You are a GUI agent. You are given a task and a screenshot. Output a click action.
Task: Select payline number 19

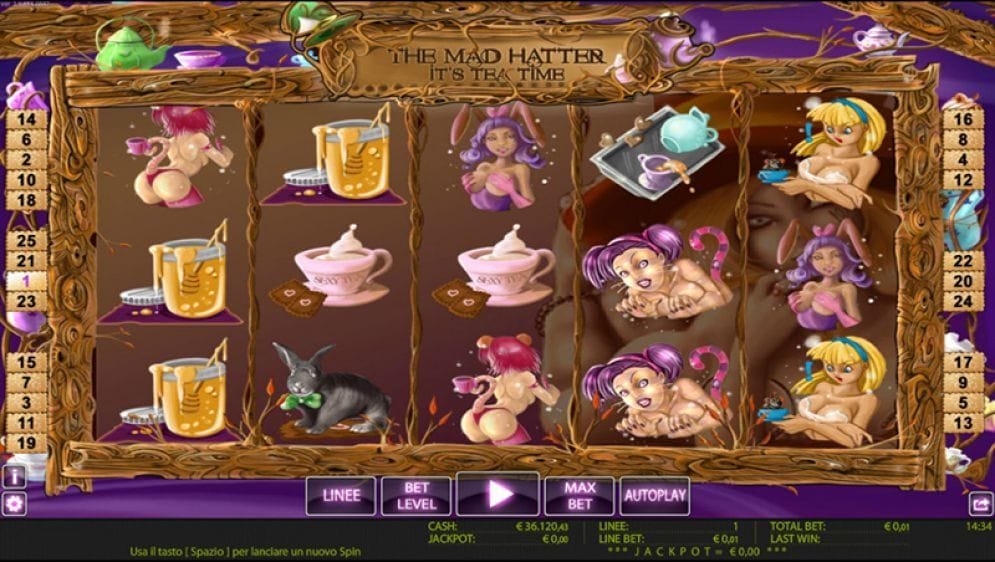(27, 443)
